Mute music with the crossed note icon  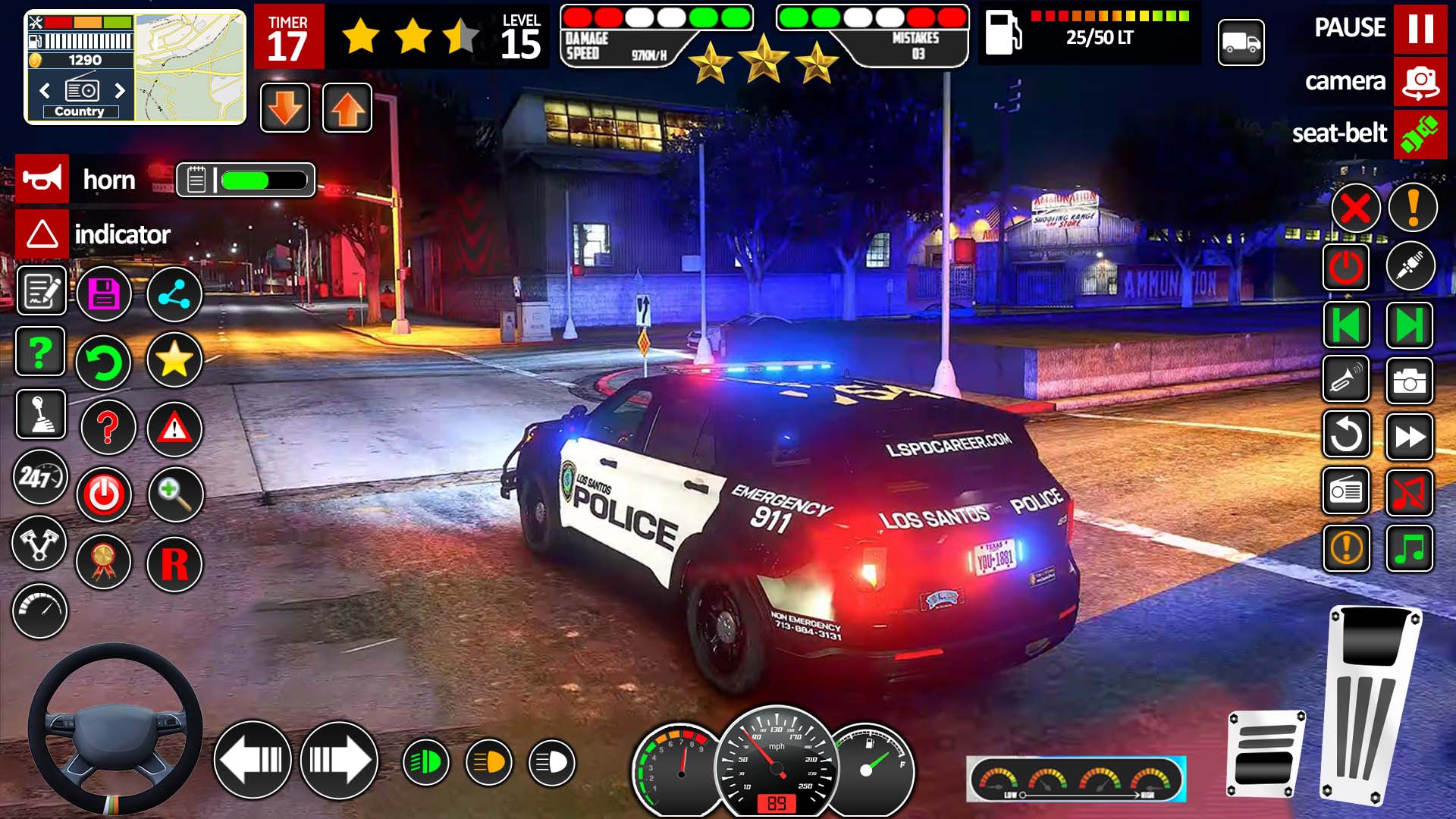[1409, 493]
